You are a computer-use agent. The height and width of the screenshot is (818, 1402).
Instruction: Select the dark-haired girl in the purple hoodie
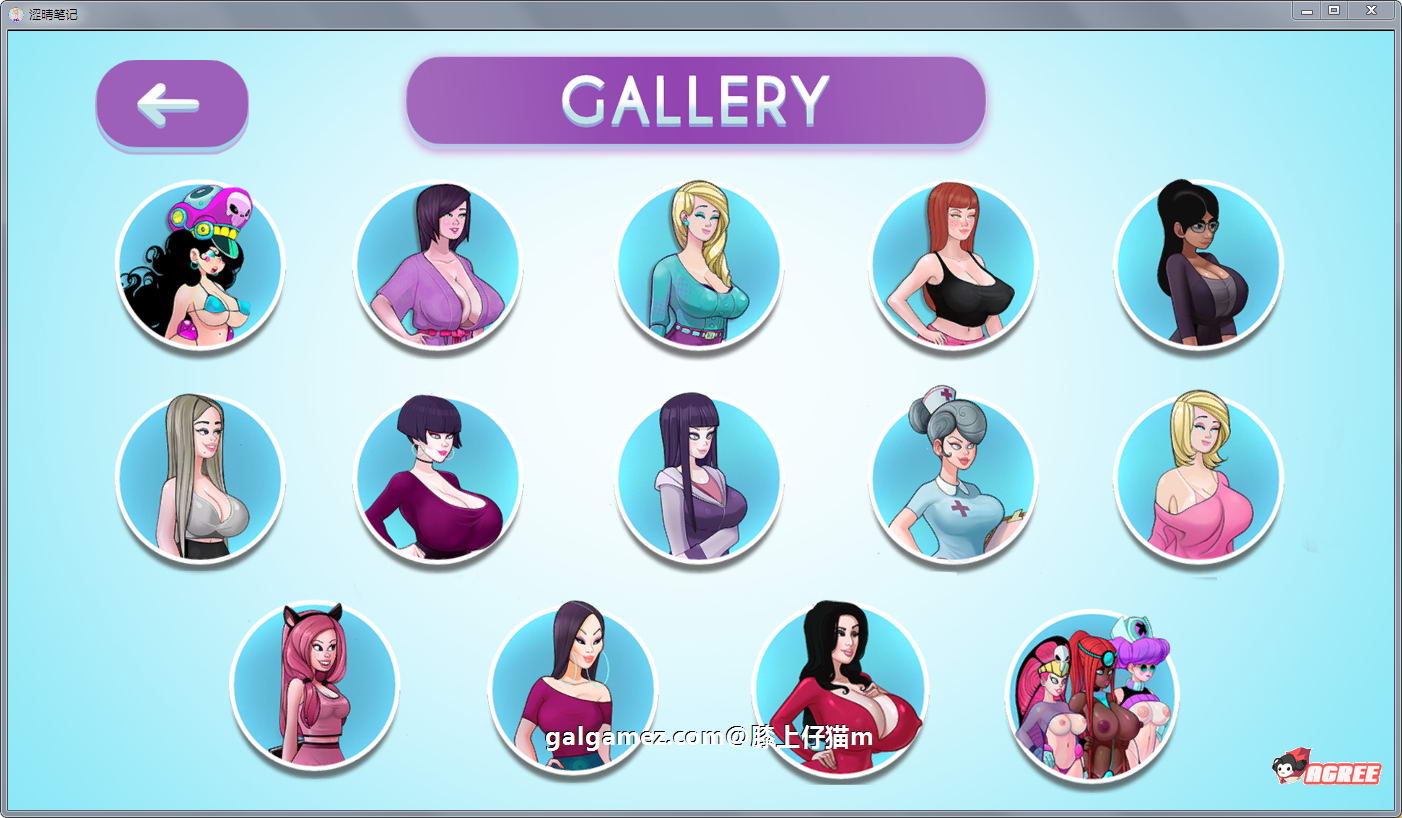click(699, 480)
